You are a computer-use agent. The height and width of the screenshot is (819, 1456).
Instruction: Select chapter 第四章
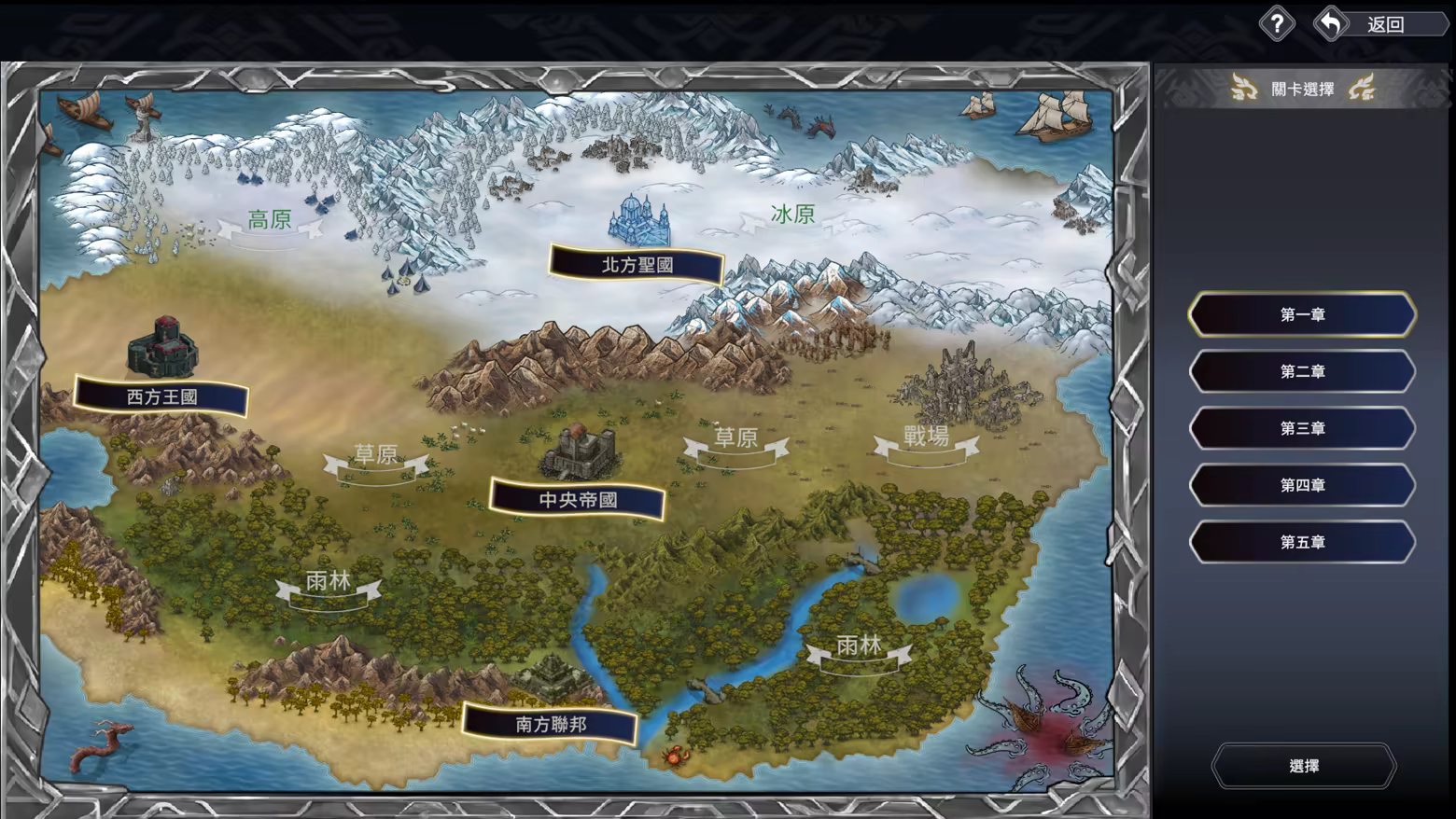pyautogui.click(x=1301, y=485)
